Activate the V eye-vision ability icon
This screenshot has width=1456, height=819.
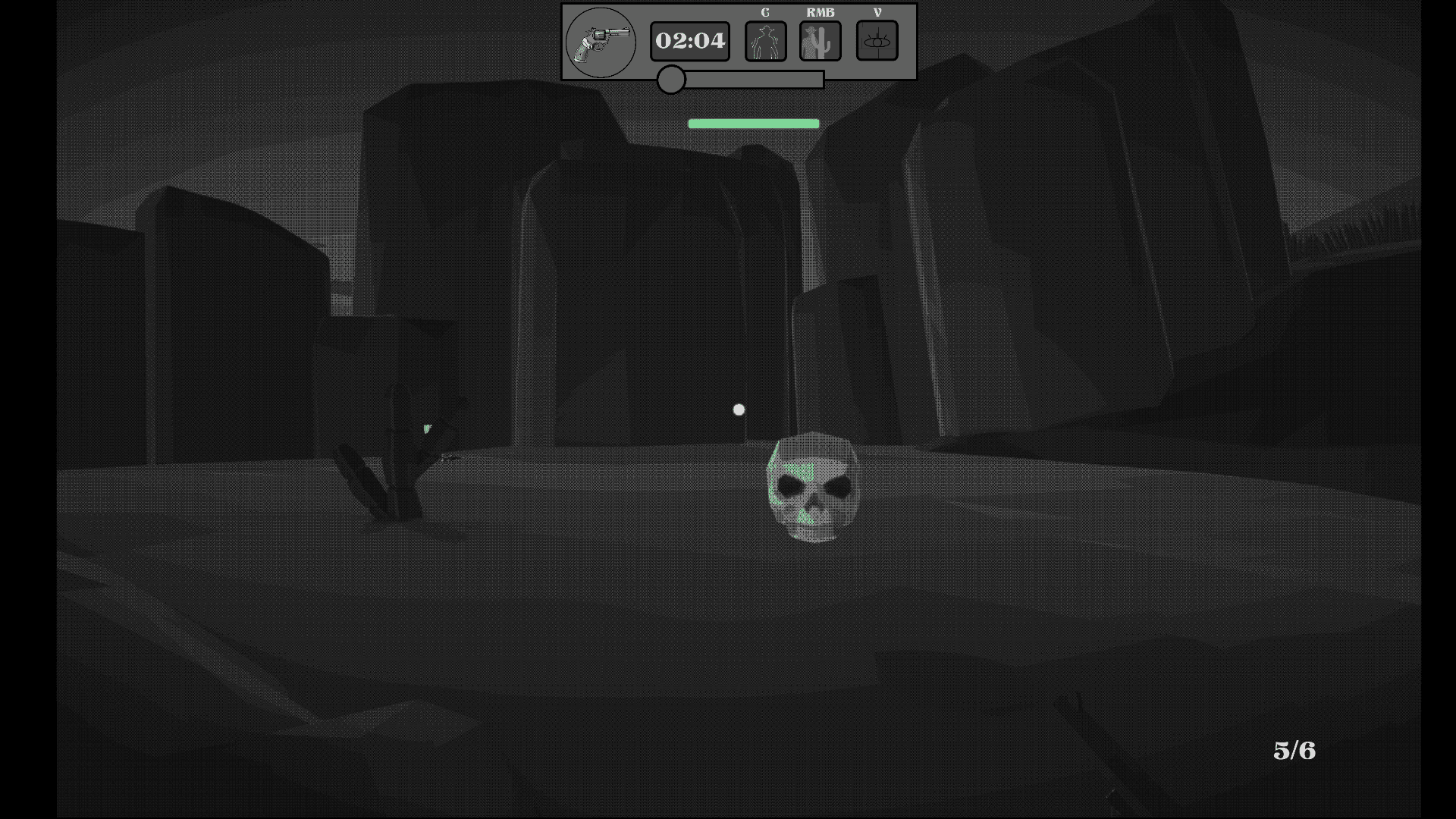pyautogui.click(x=877, y=41)
